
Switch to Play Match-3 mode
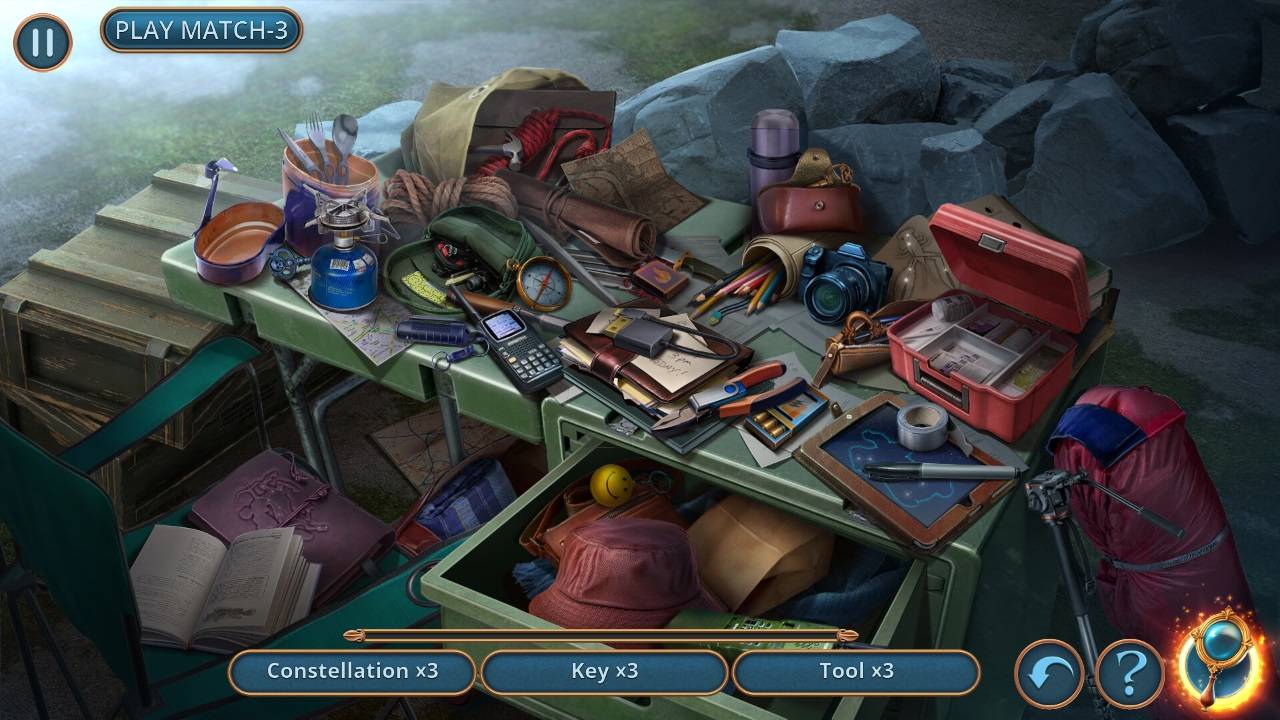pyautogui.click(x=201, y=30)
